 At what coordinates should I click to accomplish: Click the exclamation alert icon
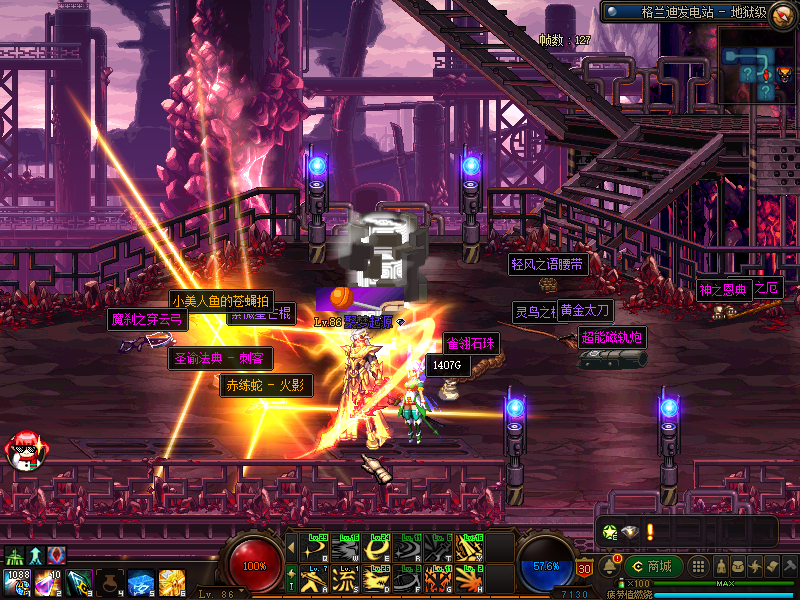[x=648, y=532]
